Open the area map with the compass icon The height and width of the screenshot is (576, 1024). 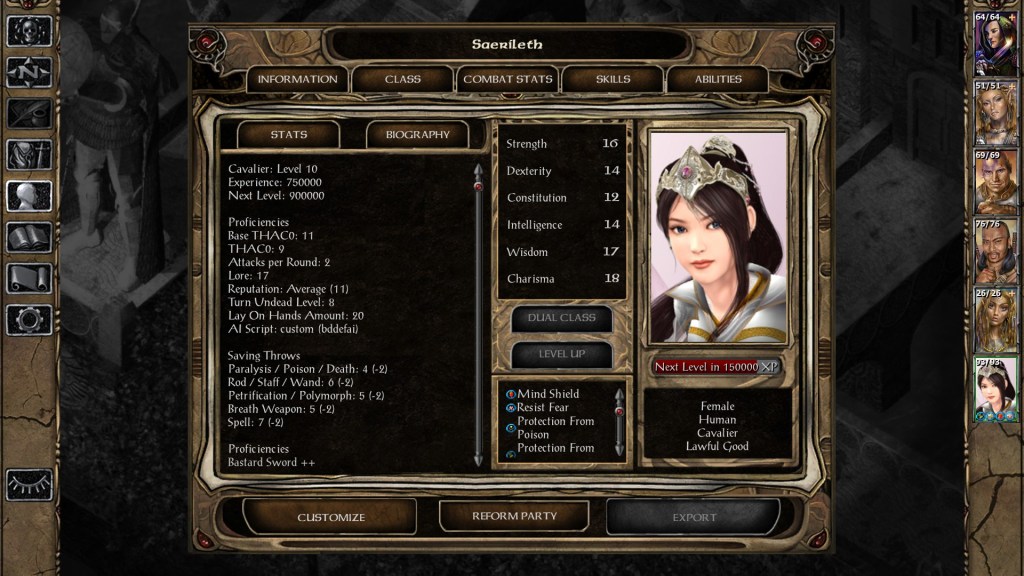[x=29, y=72]
